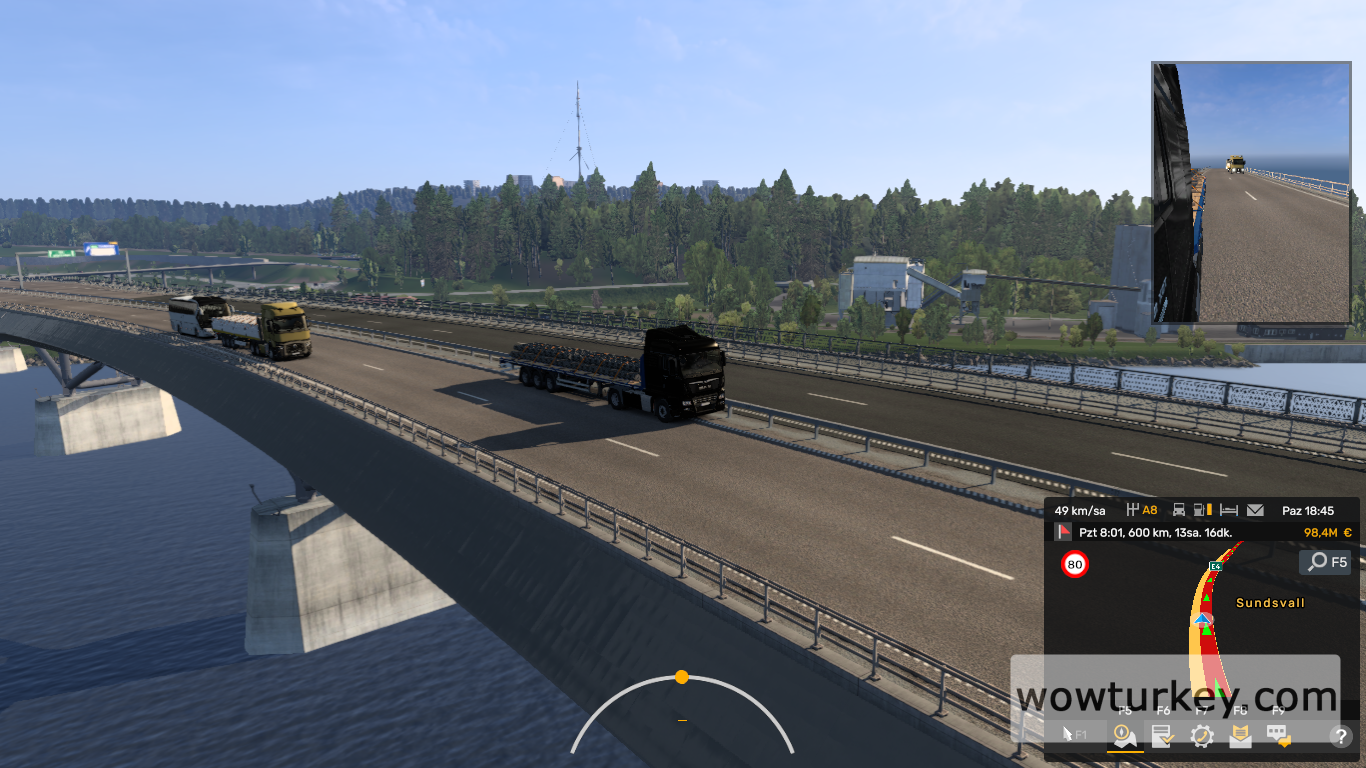Switch to the Navigation tab (F5)
The width and height of the screenshot is (1366, 768).
click(x=1123, y=736)
